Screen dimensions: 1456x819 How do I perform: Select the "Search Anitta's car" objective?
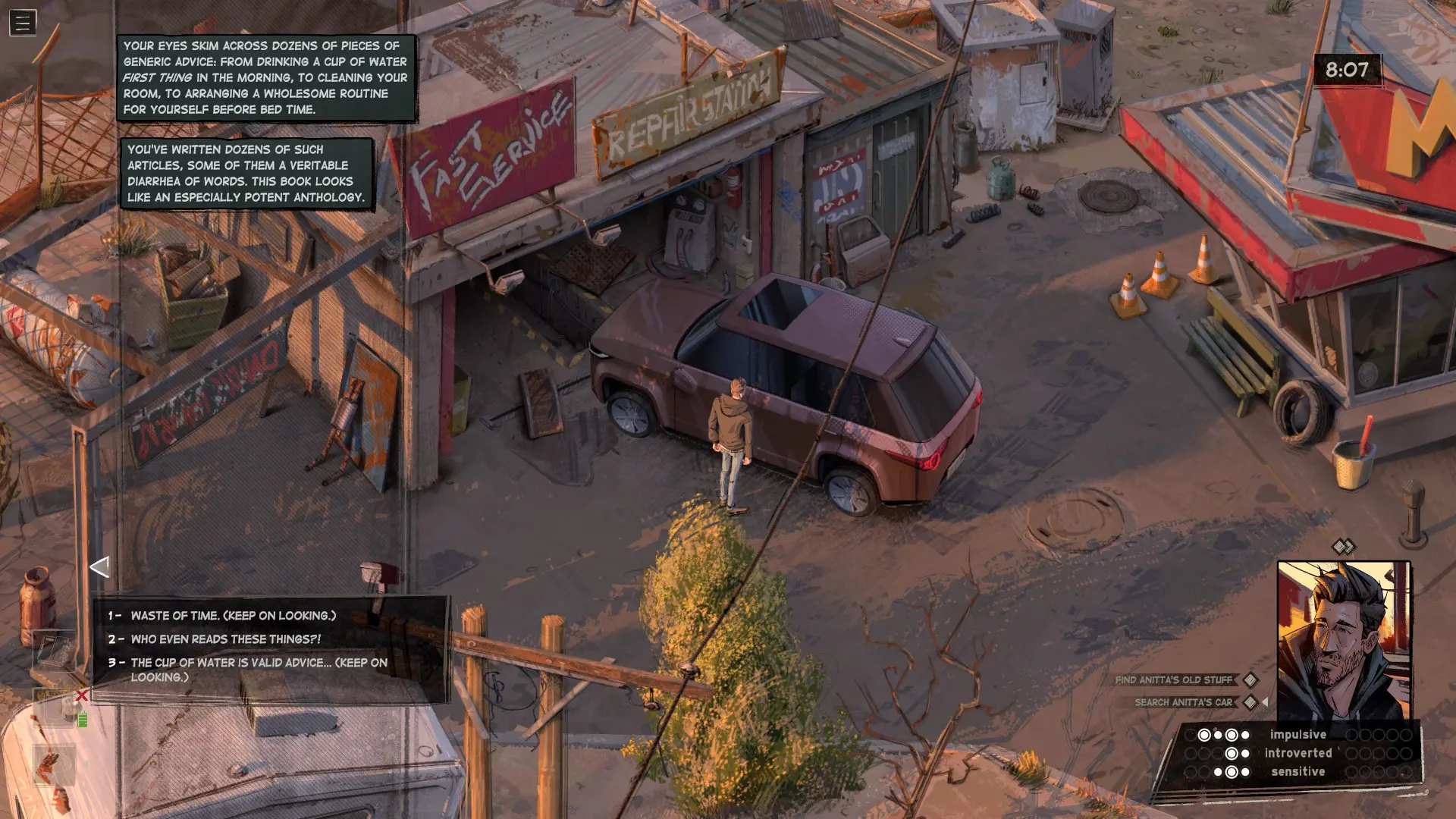[1183, 702]
